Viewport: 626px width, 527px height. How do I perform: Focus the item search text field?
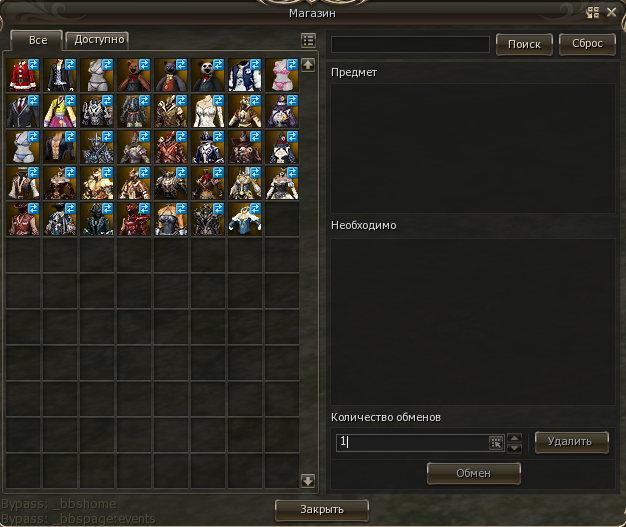pyautogui.click(x=410, y=45)
